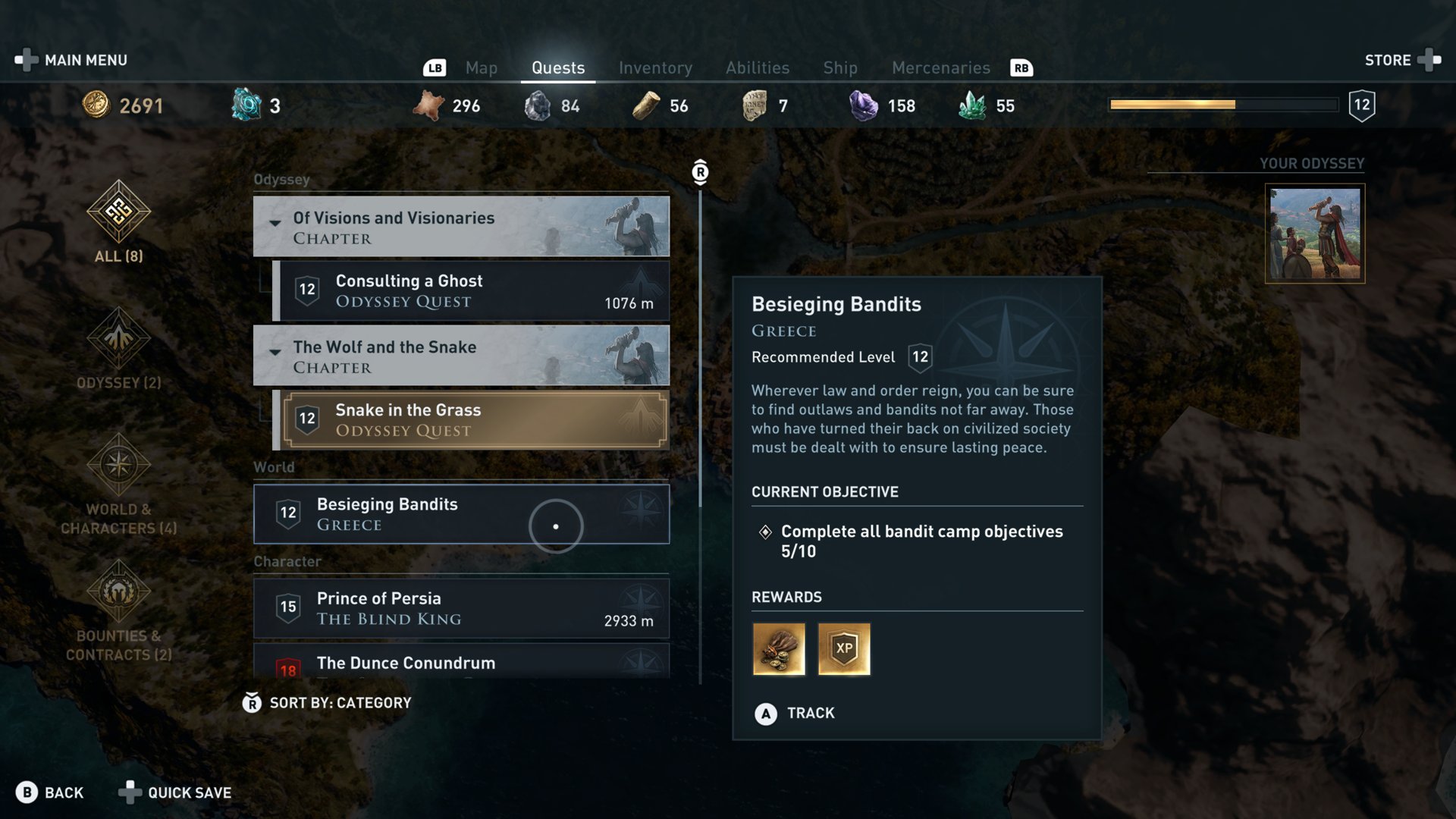This screenshot has width=1456, height=819.
Task: Select the Bounties & Contracts (2) filter
Action: [x=118, y=610]
